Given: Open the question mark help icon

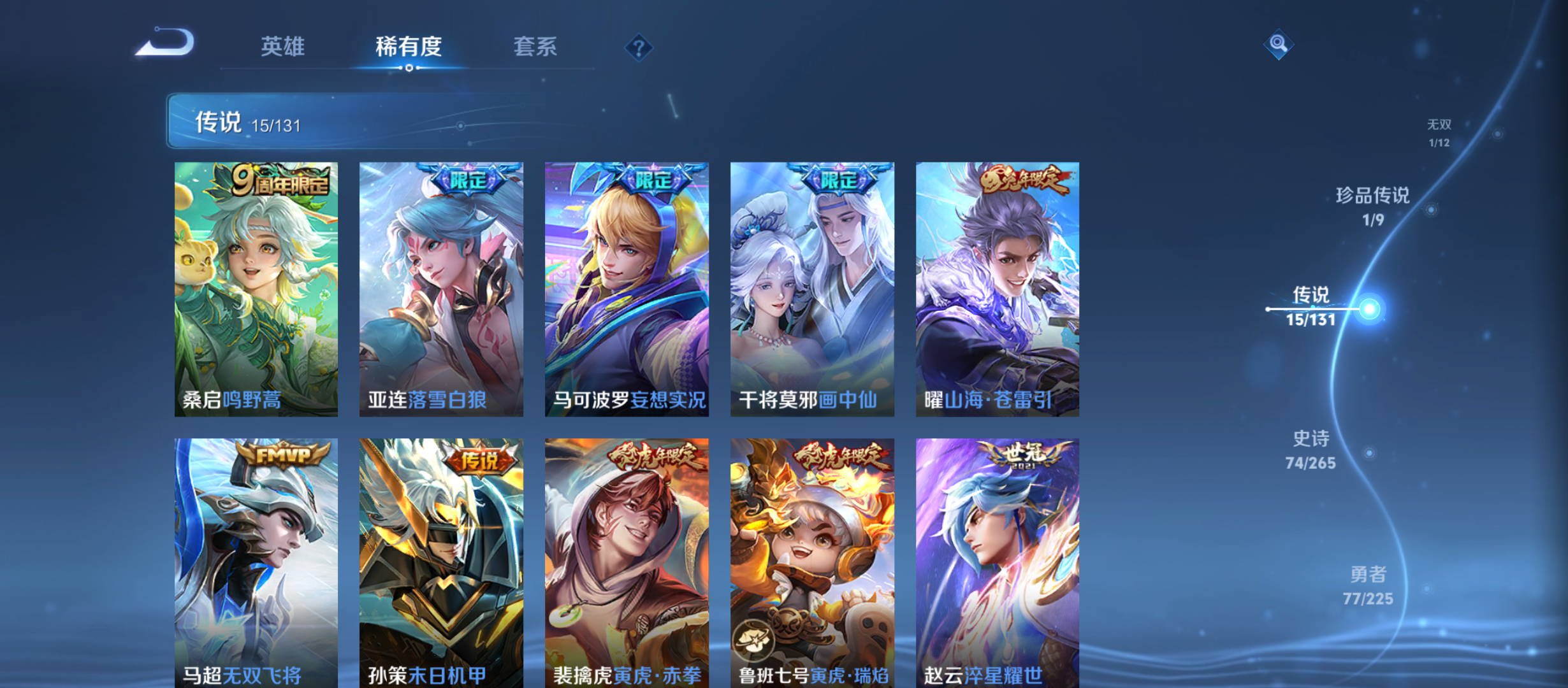Looking at the screenshot, I should click(639, 47).
